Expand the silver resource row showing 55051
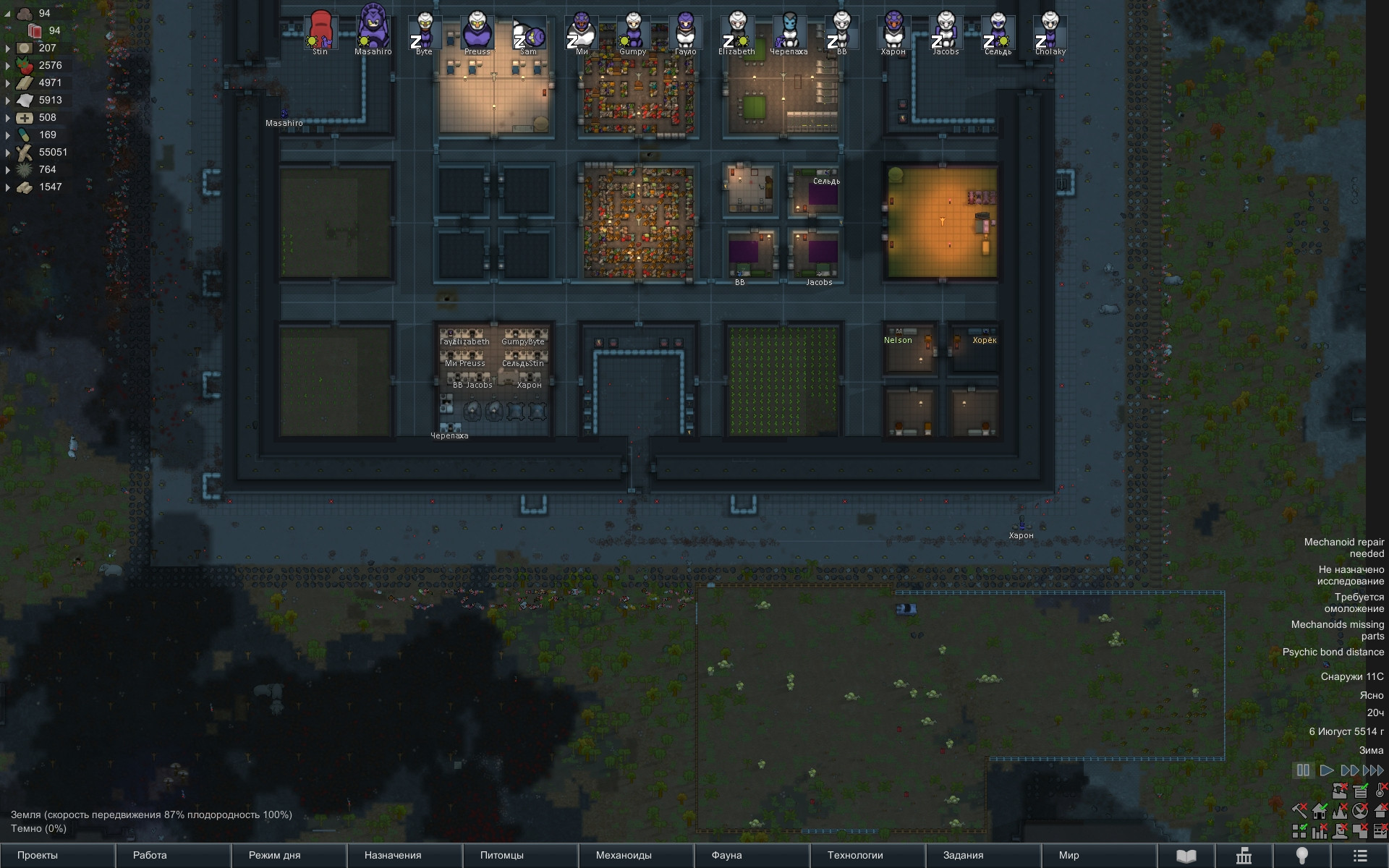The width and height of the screenshot is (1389, 868). pos(8,153)
